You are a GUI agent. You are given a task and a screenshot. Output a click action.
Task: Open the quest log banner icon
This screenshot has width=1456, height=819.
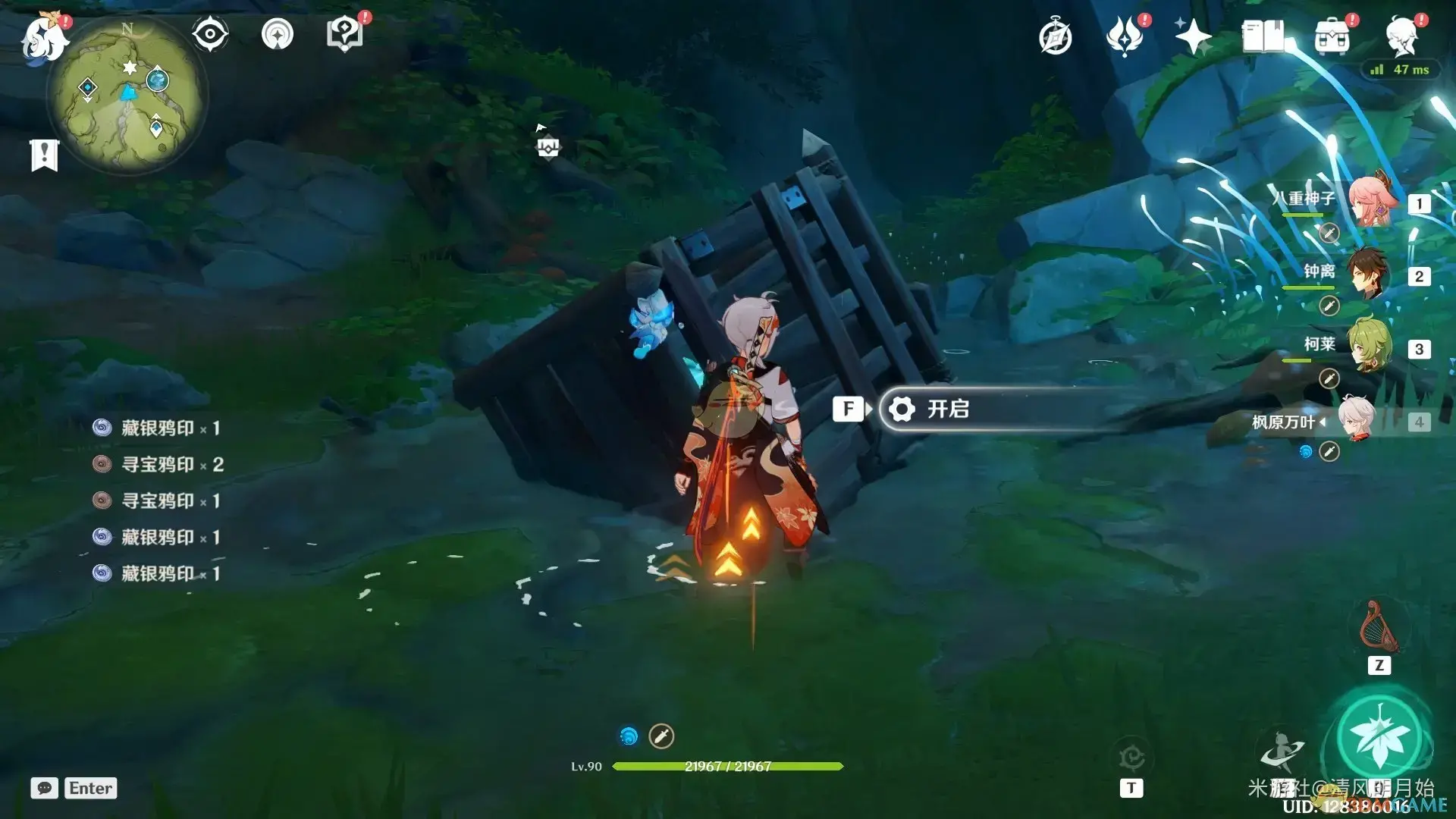[44, 155]
